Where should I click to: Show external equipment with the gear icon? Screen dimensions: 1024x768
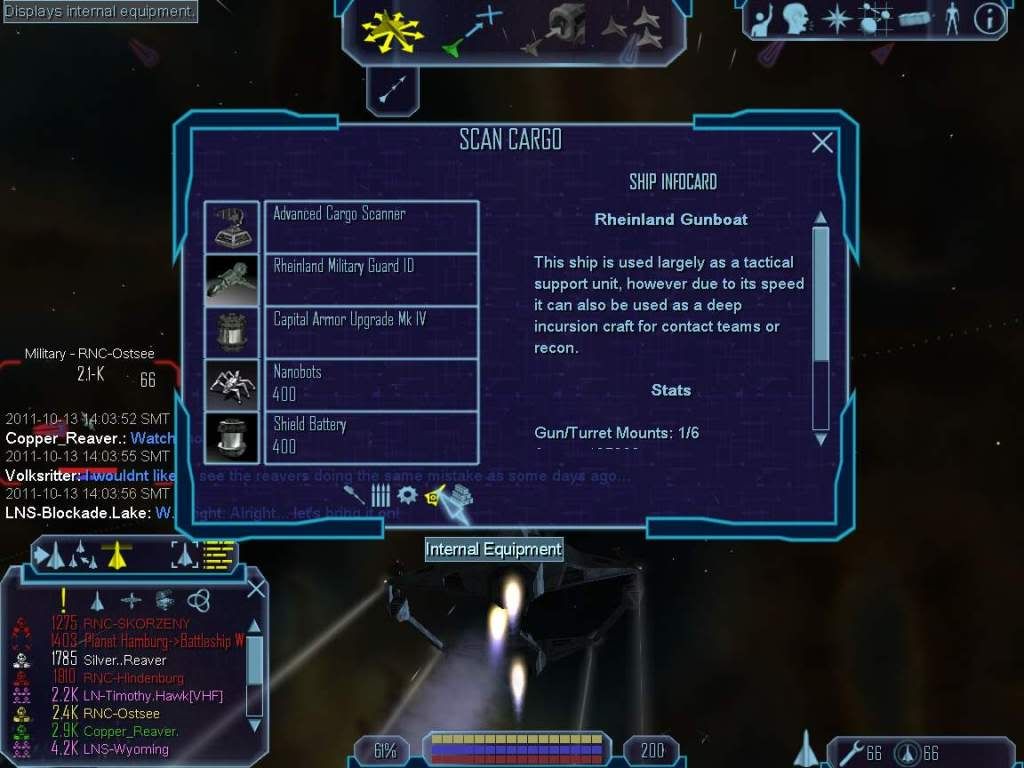point(406,495)
